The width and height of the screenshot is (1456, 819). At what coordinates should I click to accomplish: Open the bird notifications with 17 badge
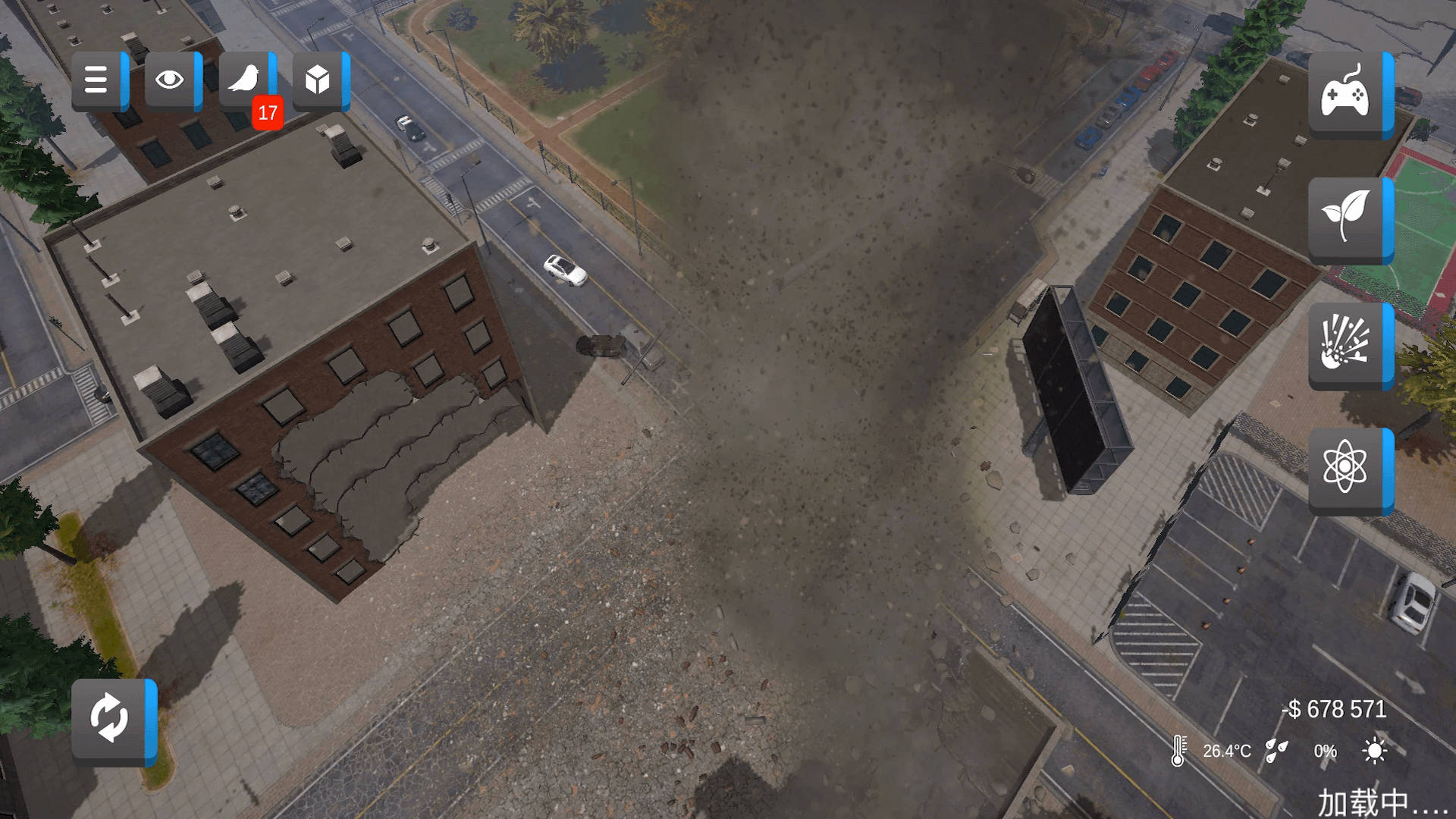pyautogui.click(x=244, y=80)
